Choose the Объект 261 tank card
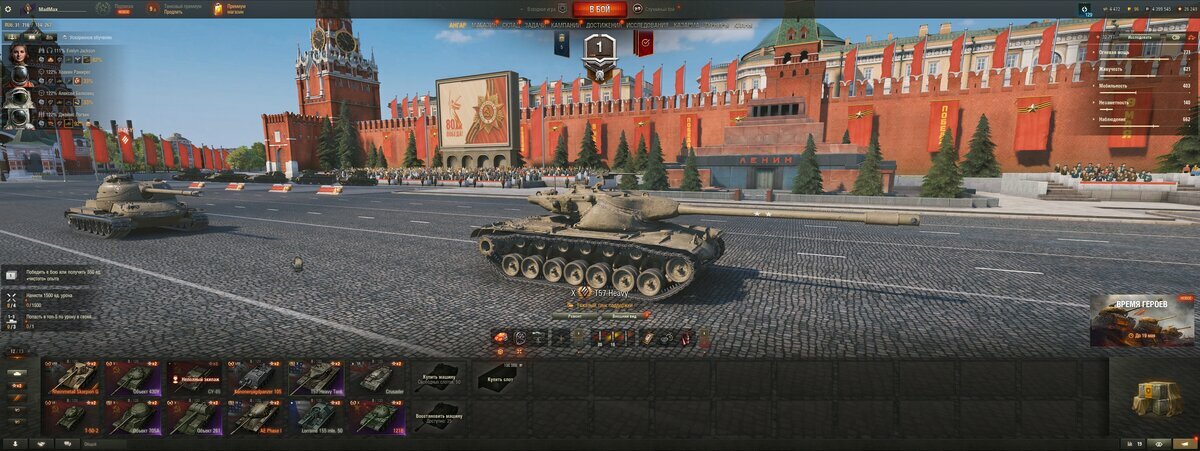Image resolution: width=1200 pixels, height=451 pixels. pos(194,416)
